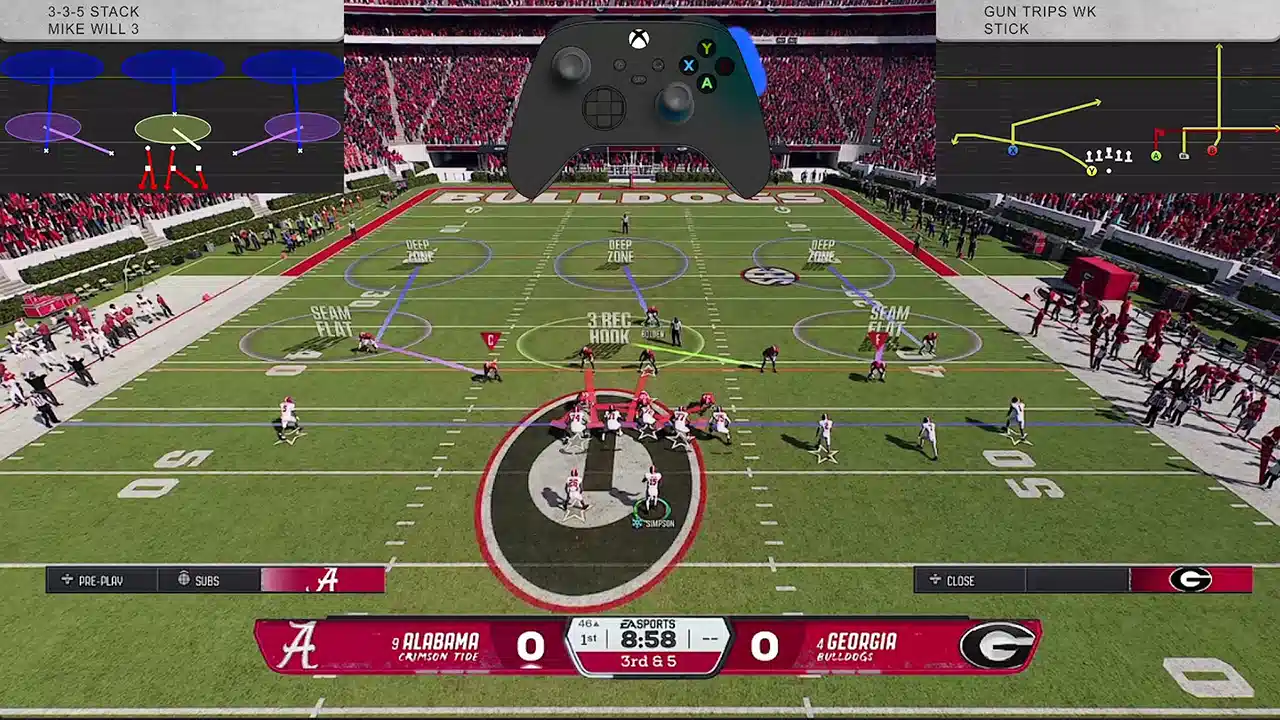Image resolution: width=1280 pixels, height=720 pixels.
Task: Close the Georgia play art panel
Action: (x=960, y=580)
